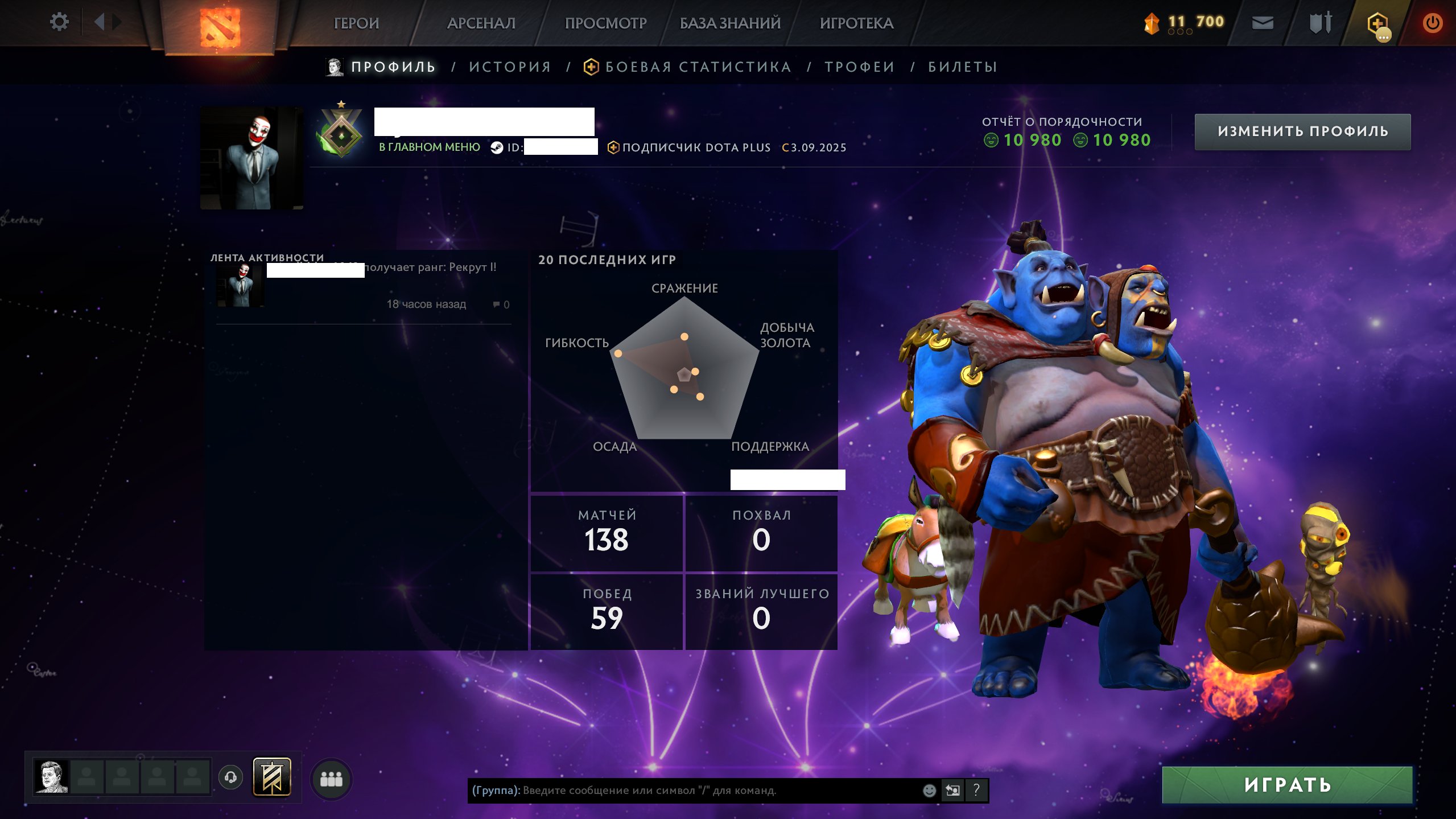Open the АРСЕНАЛ armory menu

tap(481, 23)
